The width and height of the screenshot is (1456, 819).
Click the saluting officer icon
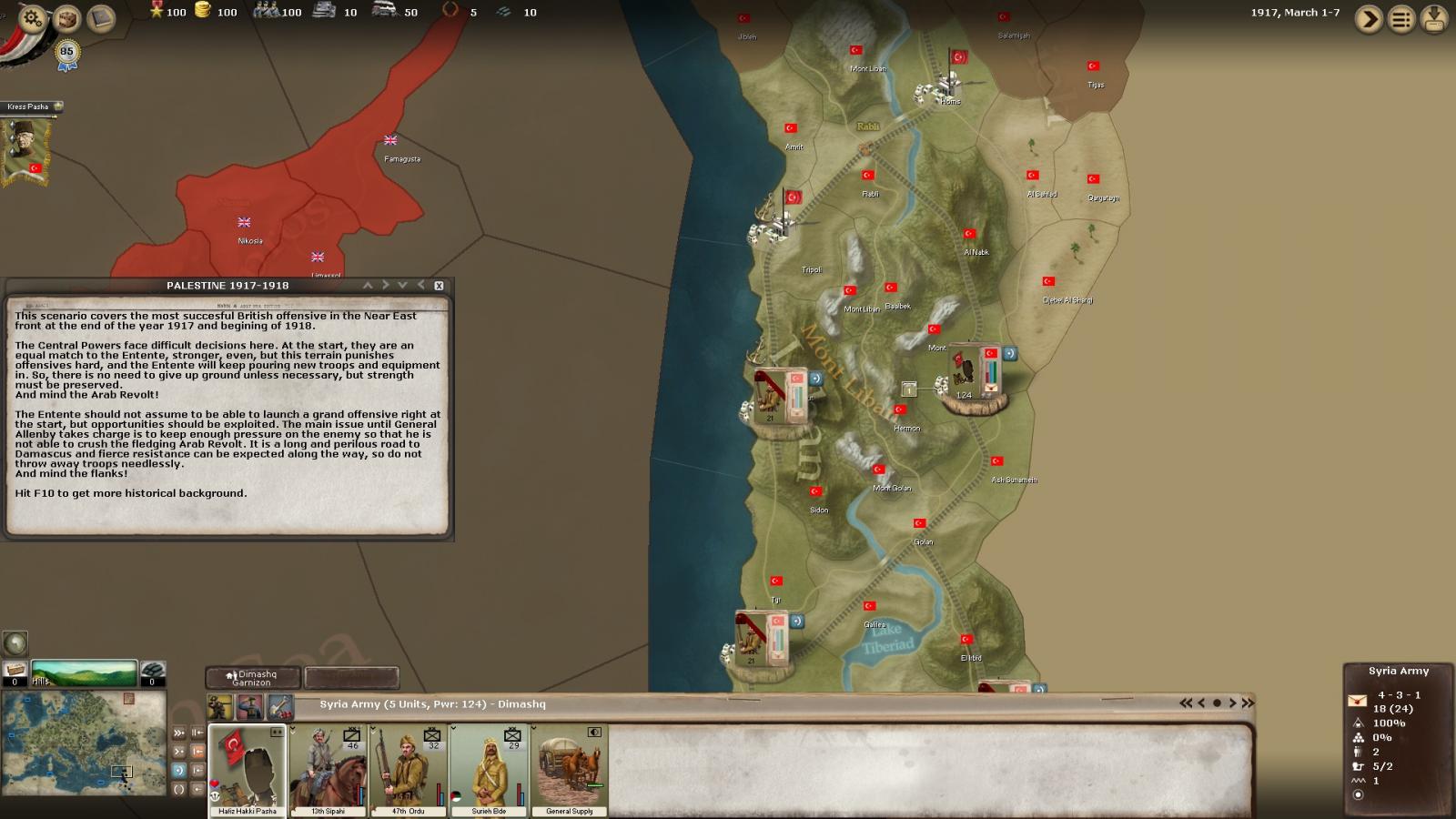250,706
